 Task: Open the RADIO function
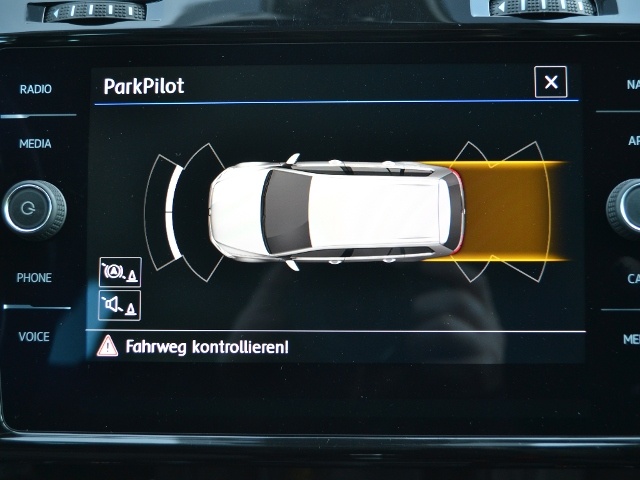35,90
